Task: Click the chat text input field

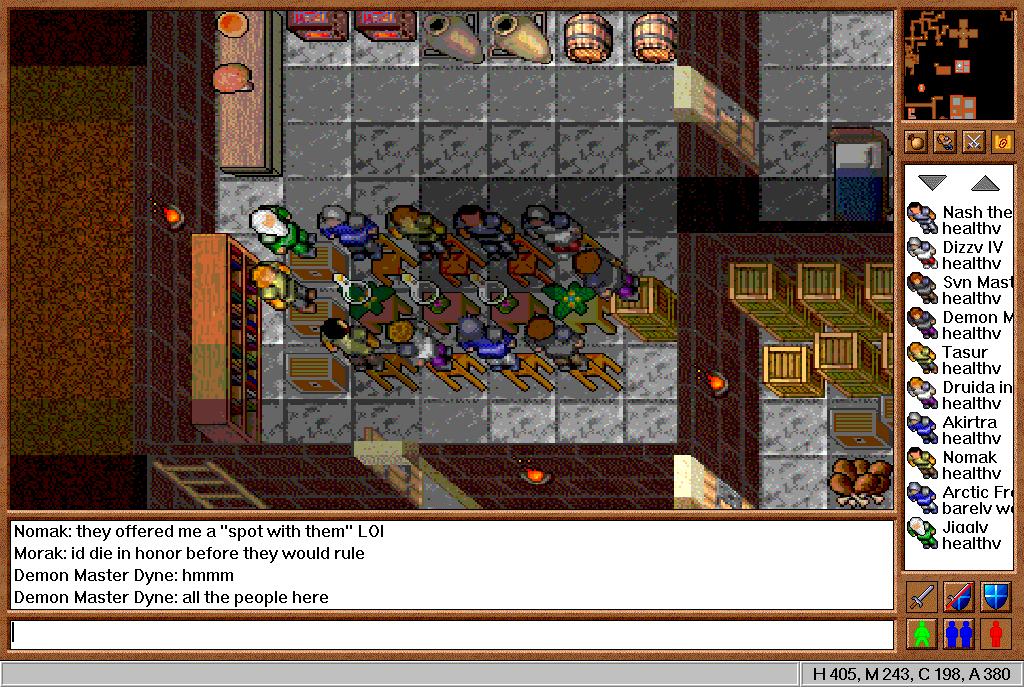Action: pyautogui.click(x=452, y=634)
